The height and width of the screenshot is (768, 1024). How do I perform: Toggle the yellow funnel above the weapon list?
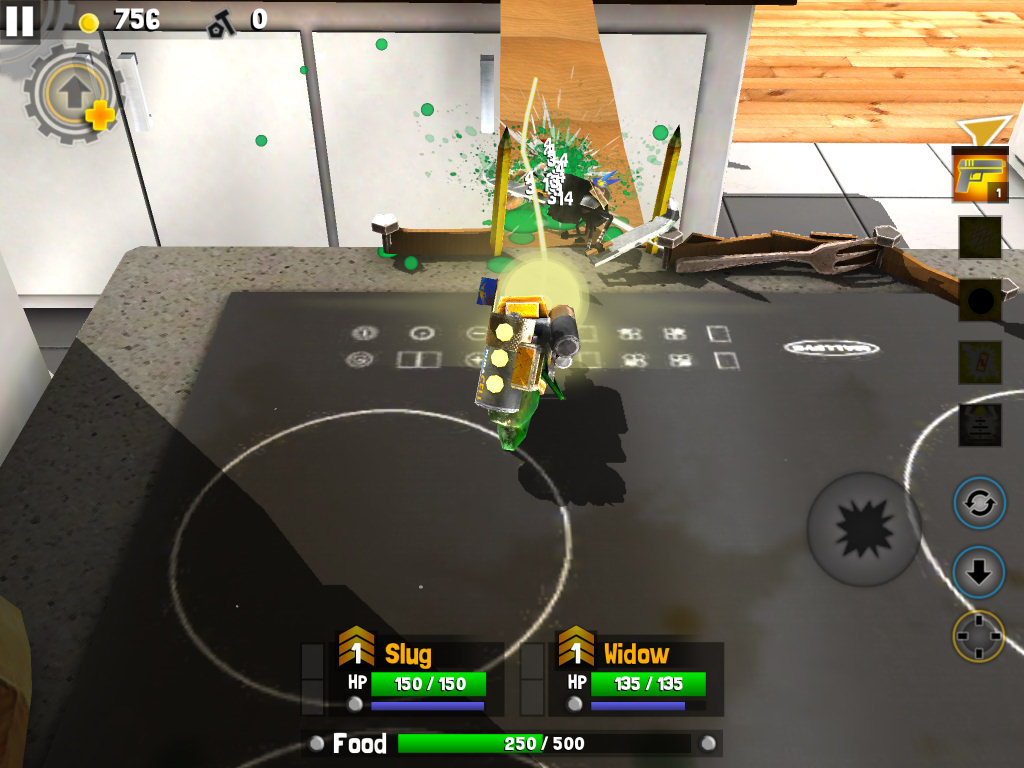973,131
